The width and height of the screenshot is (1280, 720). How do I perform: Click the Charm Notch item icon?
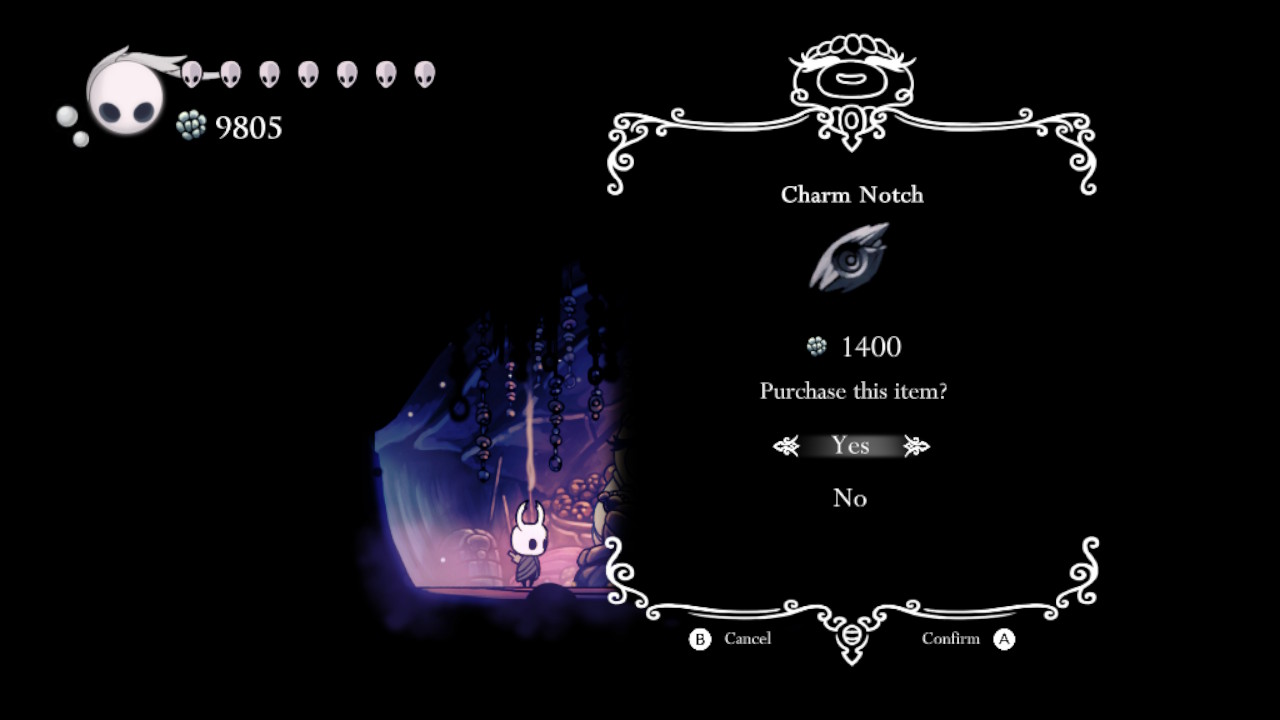pos(849,258)
